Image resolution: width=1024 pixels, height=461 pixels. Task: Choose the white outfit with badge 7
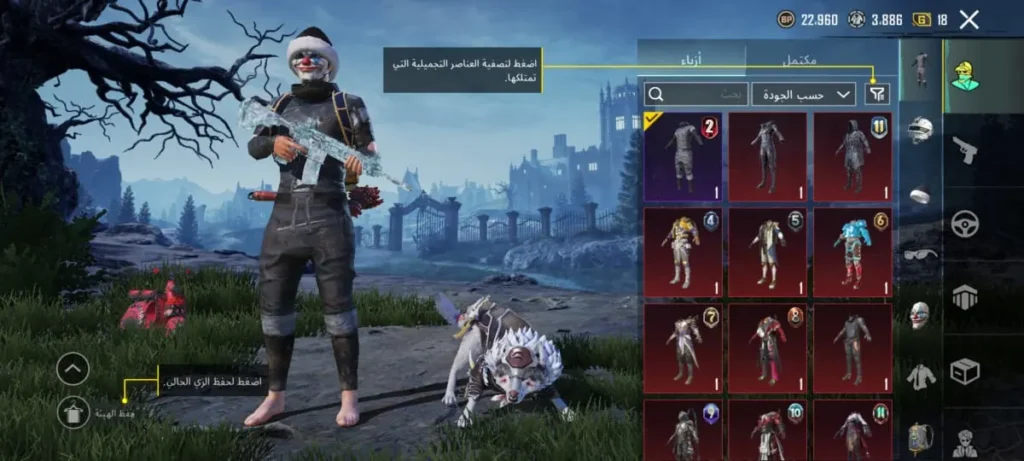pos(685,346)
